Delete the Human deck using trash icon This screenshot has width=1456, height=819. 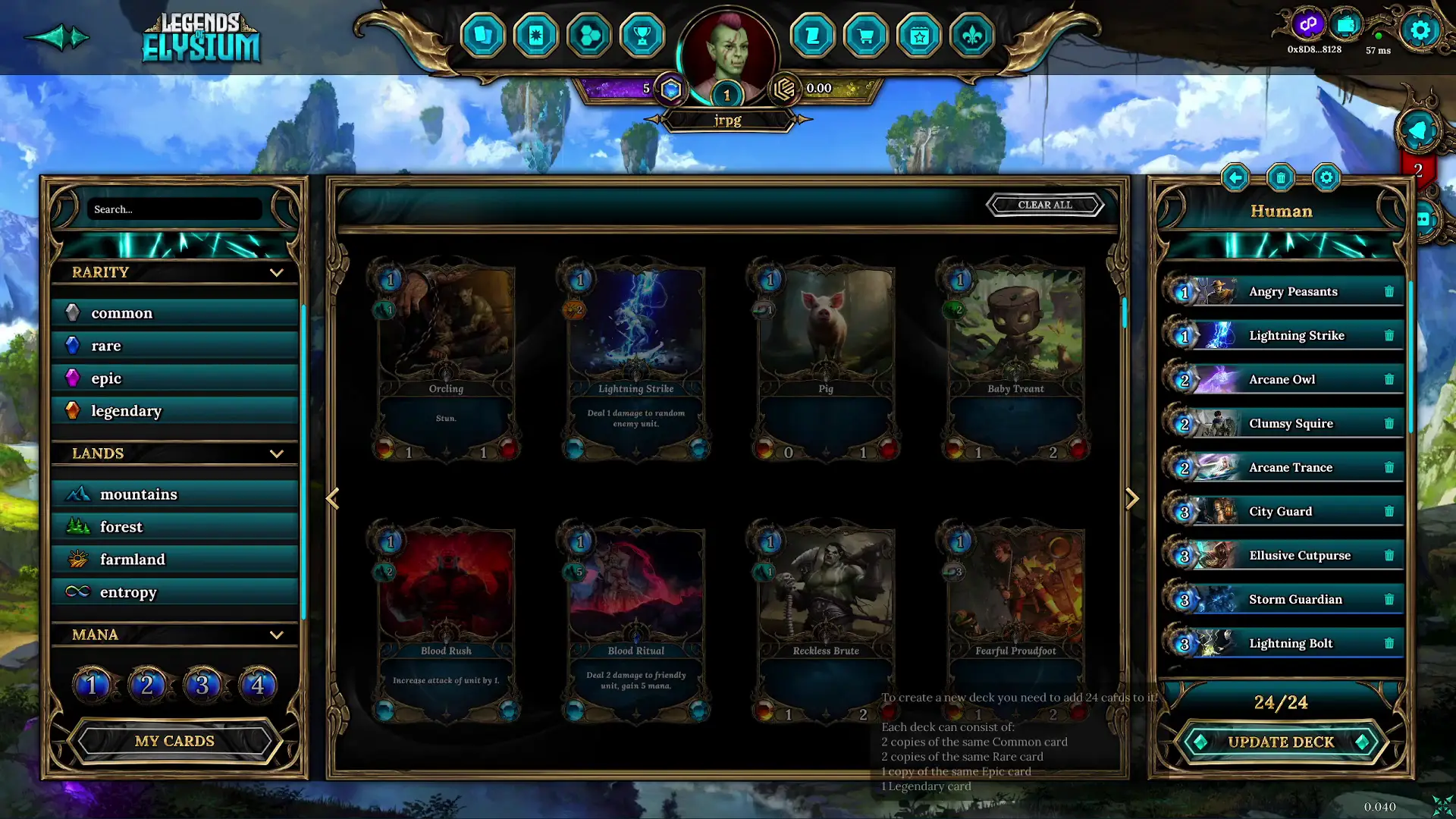click(x=1282, y=177)
